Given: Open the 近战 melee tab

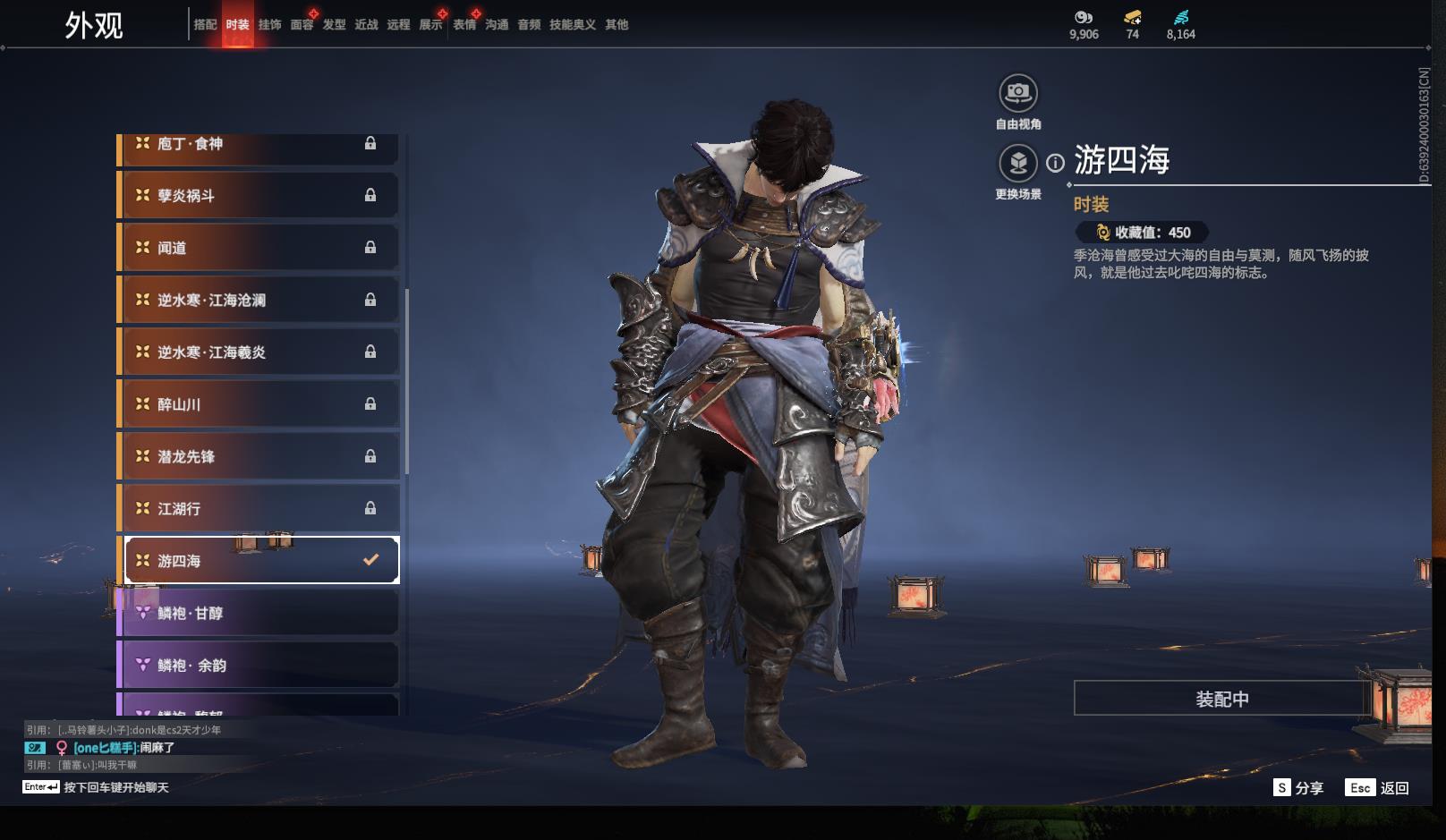Looking at the screenshot, I should pyautogui.click(x=366, y=25).
